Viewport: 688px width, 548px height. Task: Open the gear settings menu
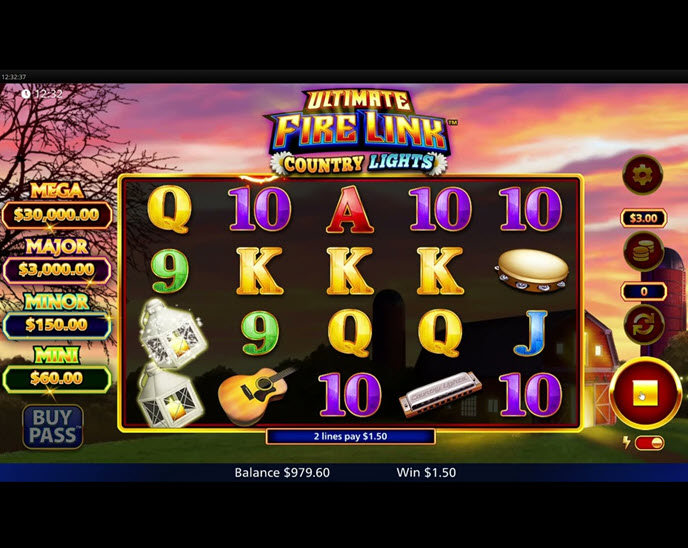pos(642,176)
